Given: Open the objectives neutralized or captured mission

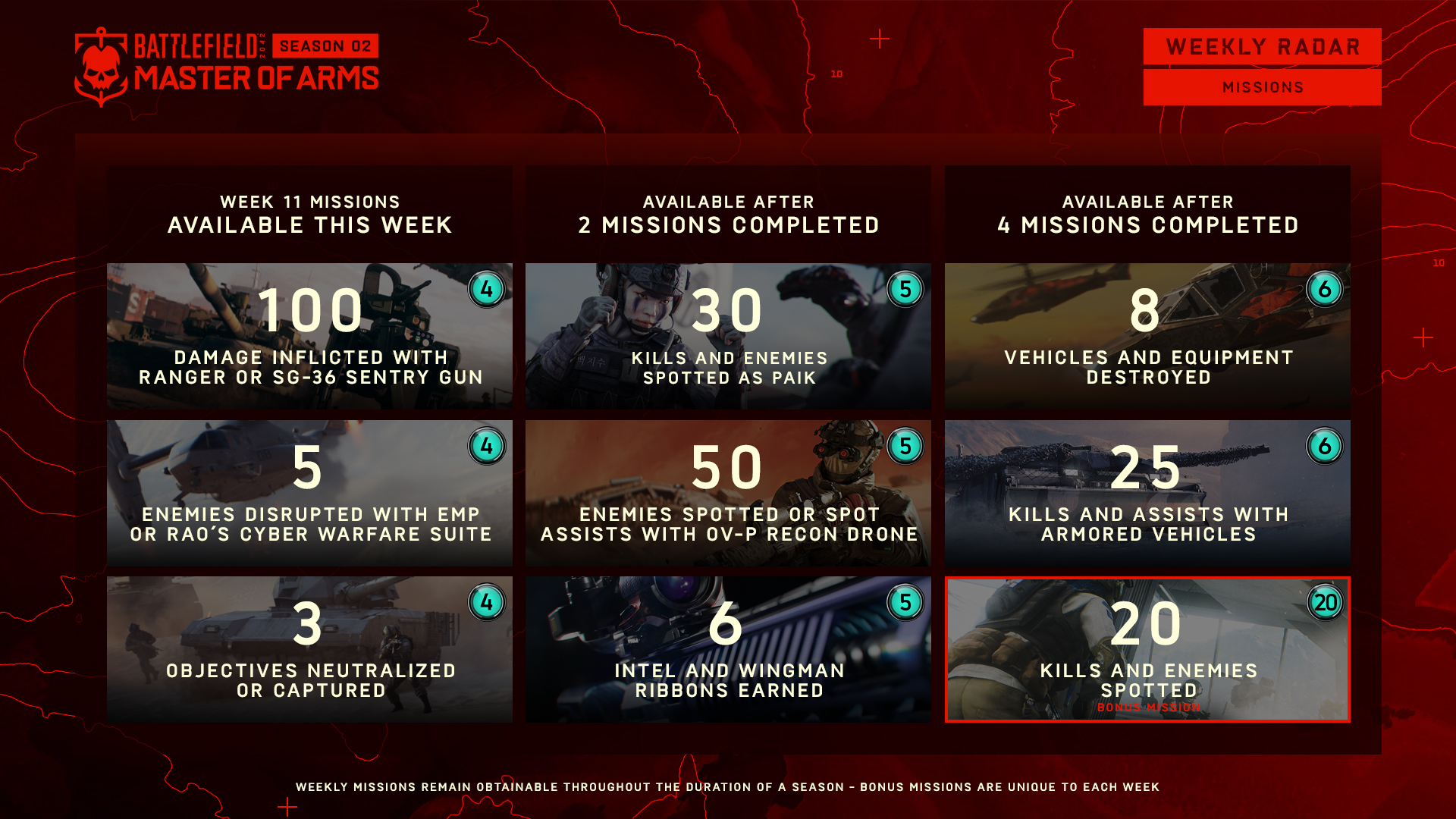Looking at the screenshot, I should [309, 649].
